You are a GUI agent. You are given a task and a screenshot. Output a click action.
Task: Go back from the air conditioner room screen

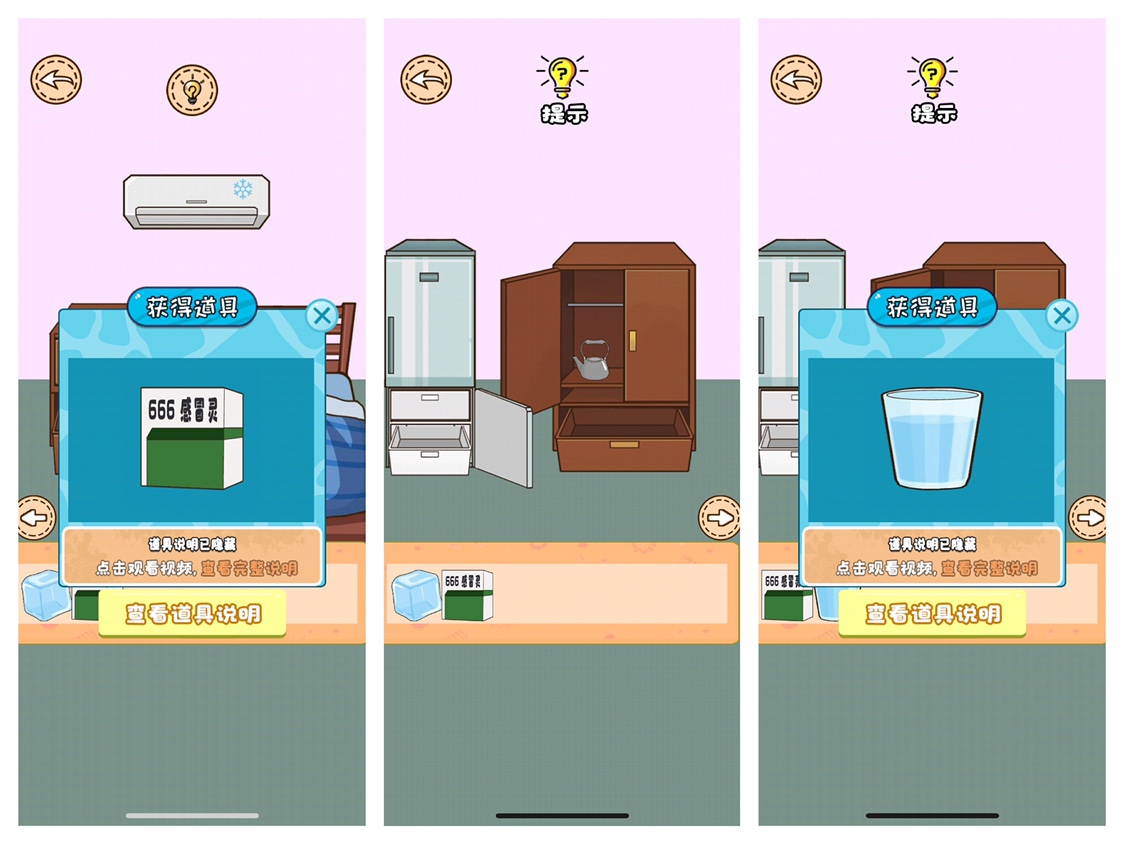(x=56, y=80)
